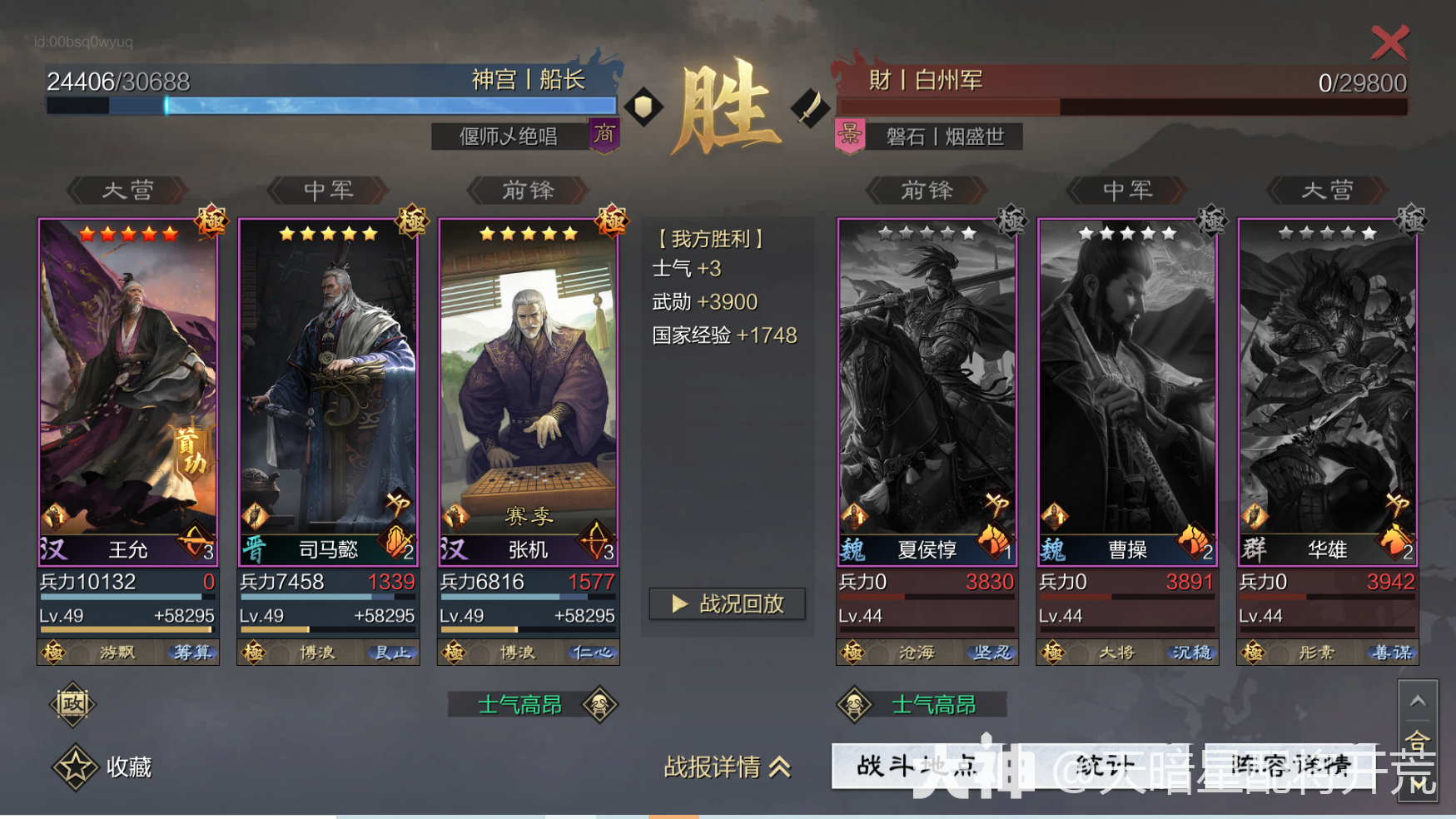This screenshot has width=1456, height=819.
Task: Click the 景 badge beside 磐石丨烟盛世
Action: click(851, 136)
